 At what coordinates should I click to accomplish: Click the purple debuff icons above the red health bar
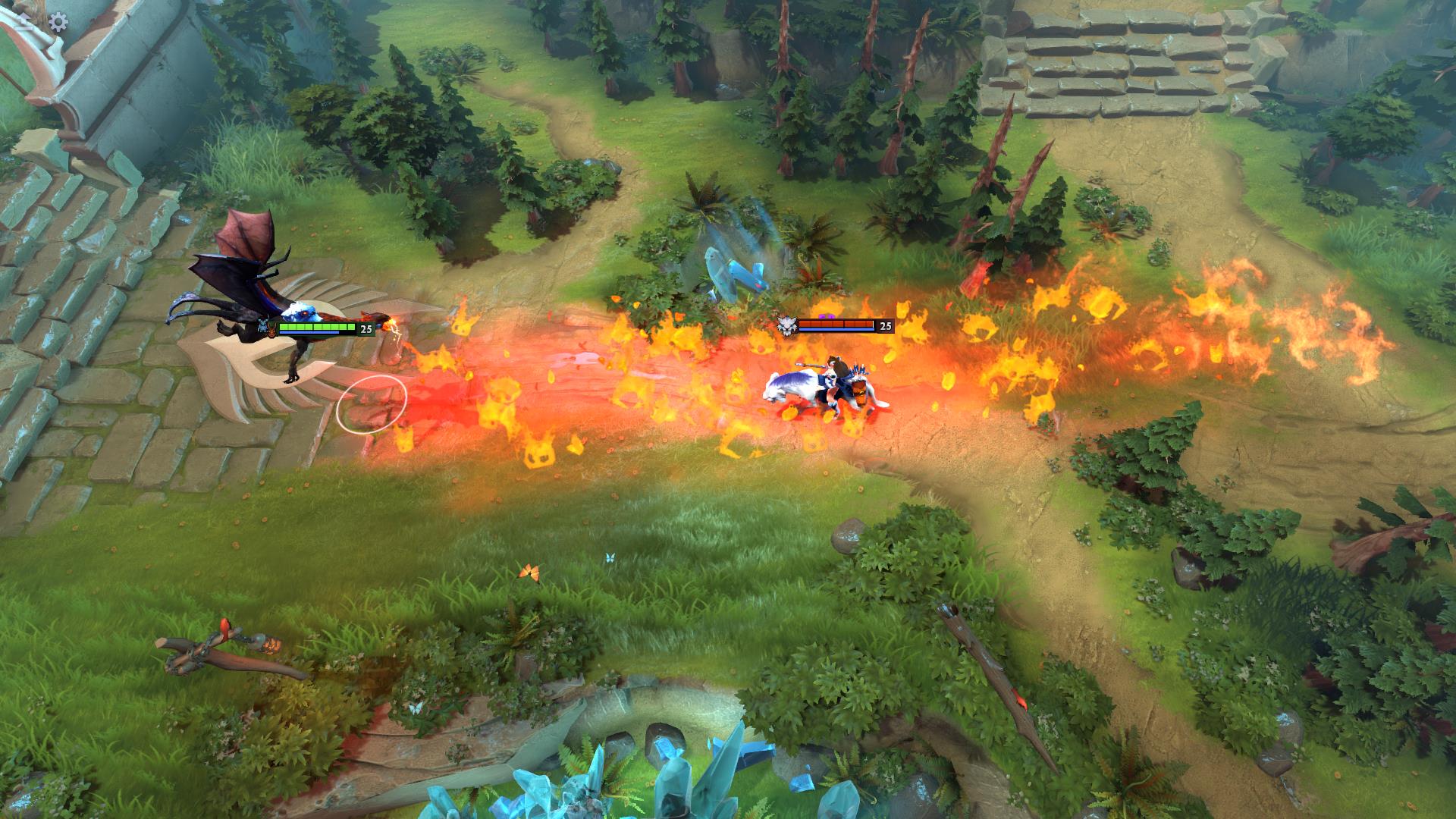click(827, 317)
